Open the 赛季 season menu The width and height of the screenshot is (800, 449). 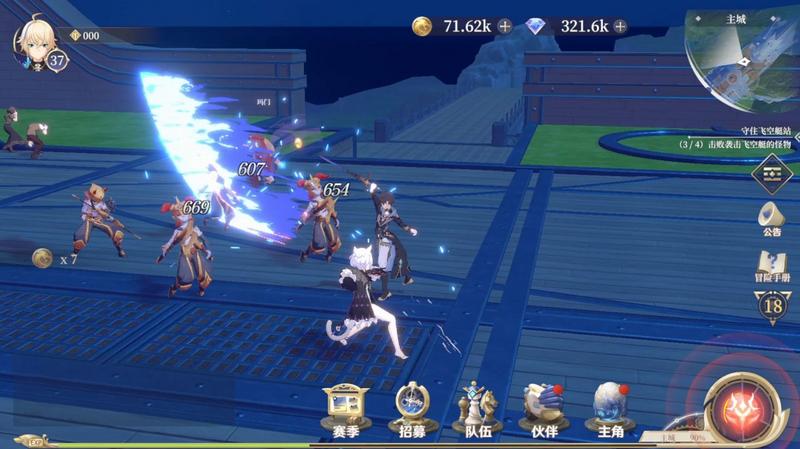(x=345, y=411)
